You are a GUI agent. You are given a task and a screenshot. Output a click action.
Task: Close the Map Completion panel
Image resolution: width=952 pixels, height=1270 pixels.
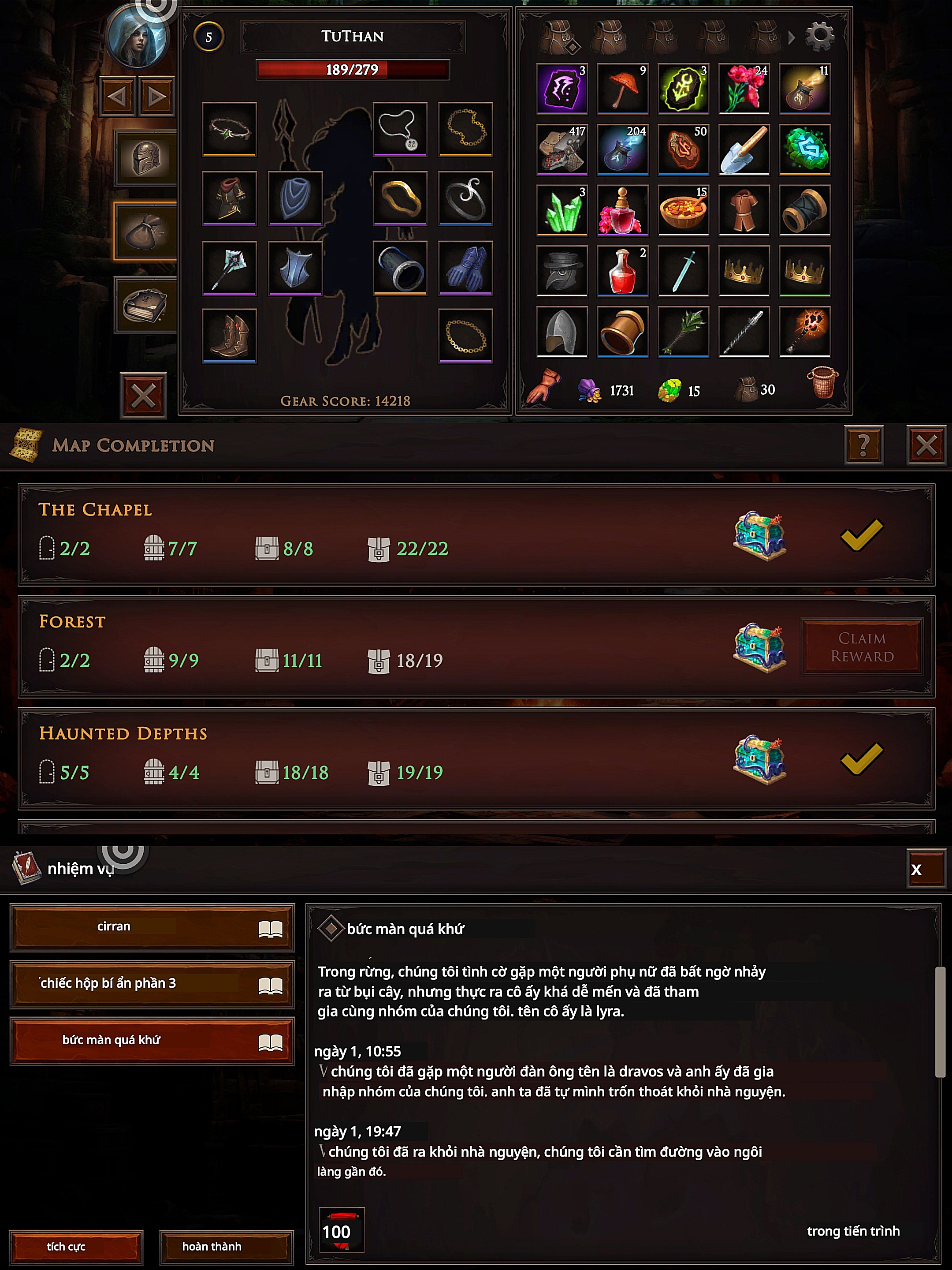[926, 445]
